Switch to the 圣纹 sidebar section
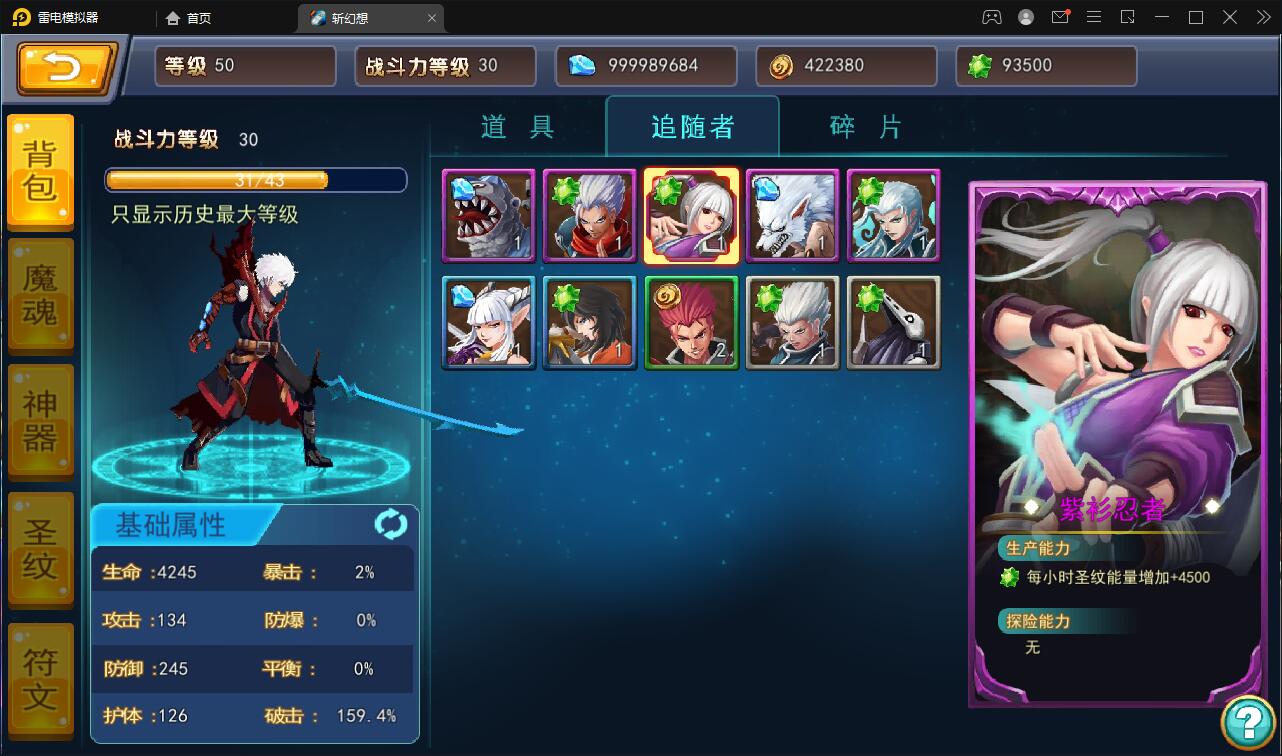1282x756 pixels. pos(40,548)
